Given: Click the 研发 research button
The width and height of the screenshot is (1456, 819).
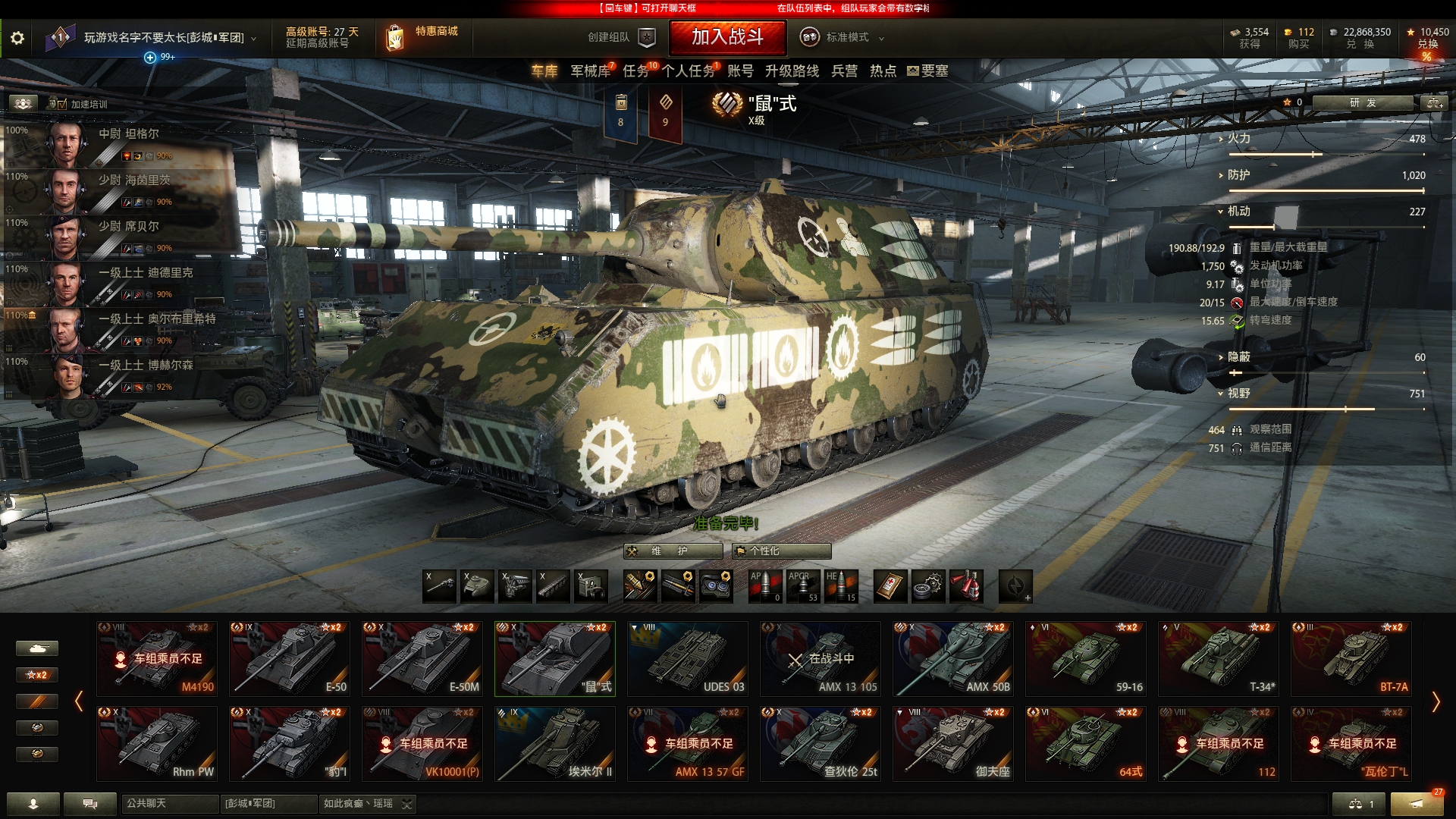Looking at the screenshot, I should 1363,103.
